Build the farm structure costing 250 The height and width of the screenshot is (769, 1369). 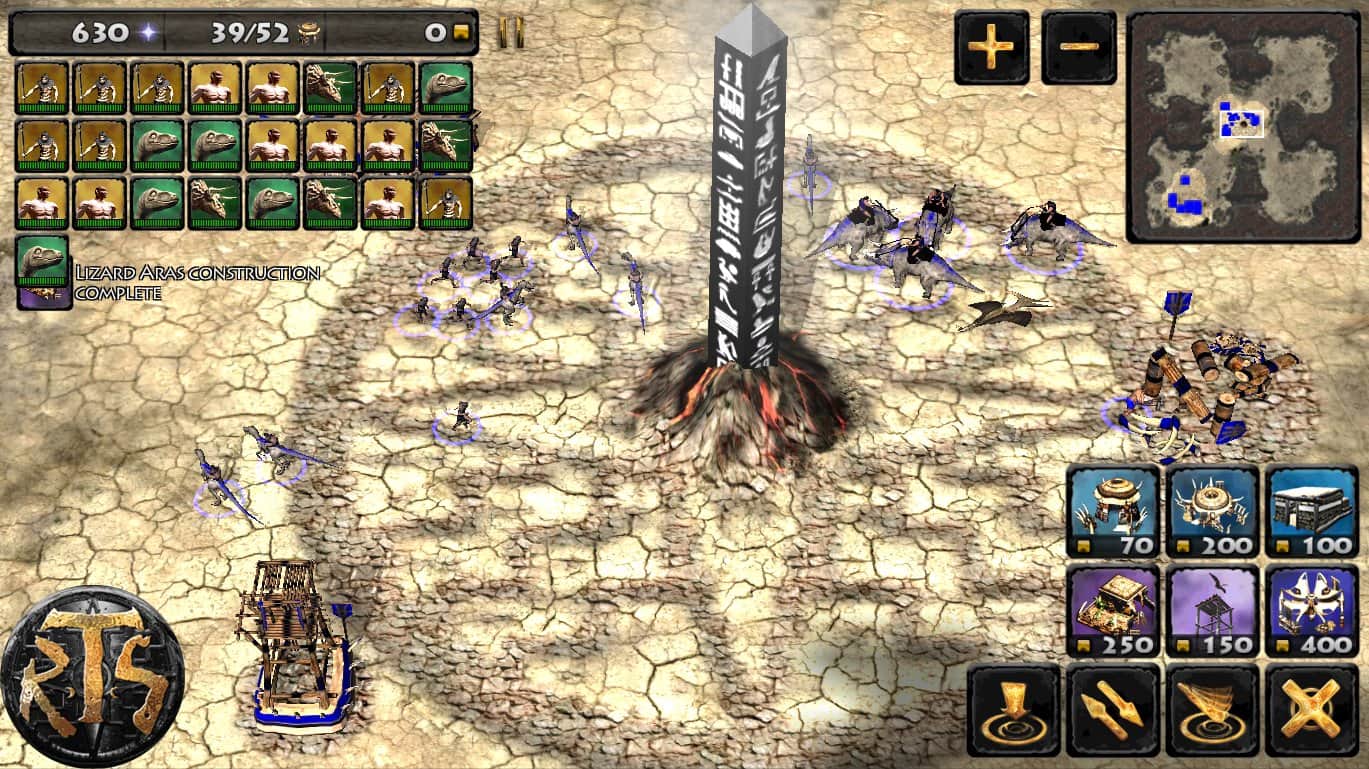(x=1113, y=610)
